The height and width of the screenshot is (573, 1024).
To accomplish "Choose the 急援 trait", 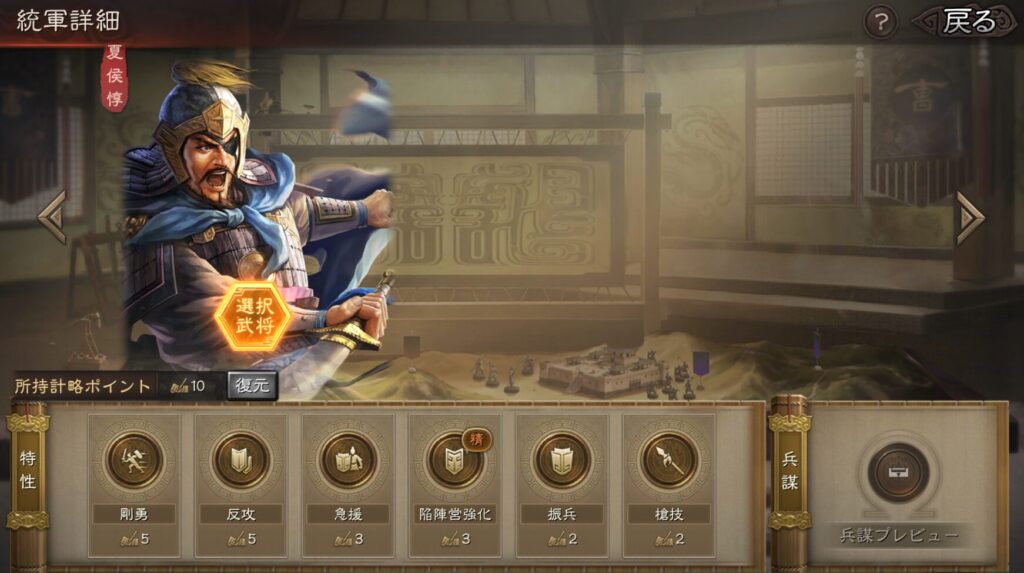I will [348, 461].
